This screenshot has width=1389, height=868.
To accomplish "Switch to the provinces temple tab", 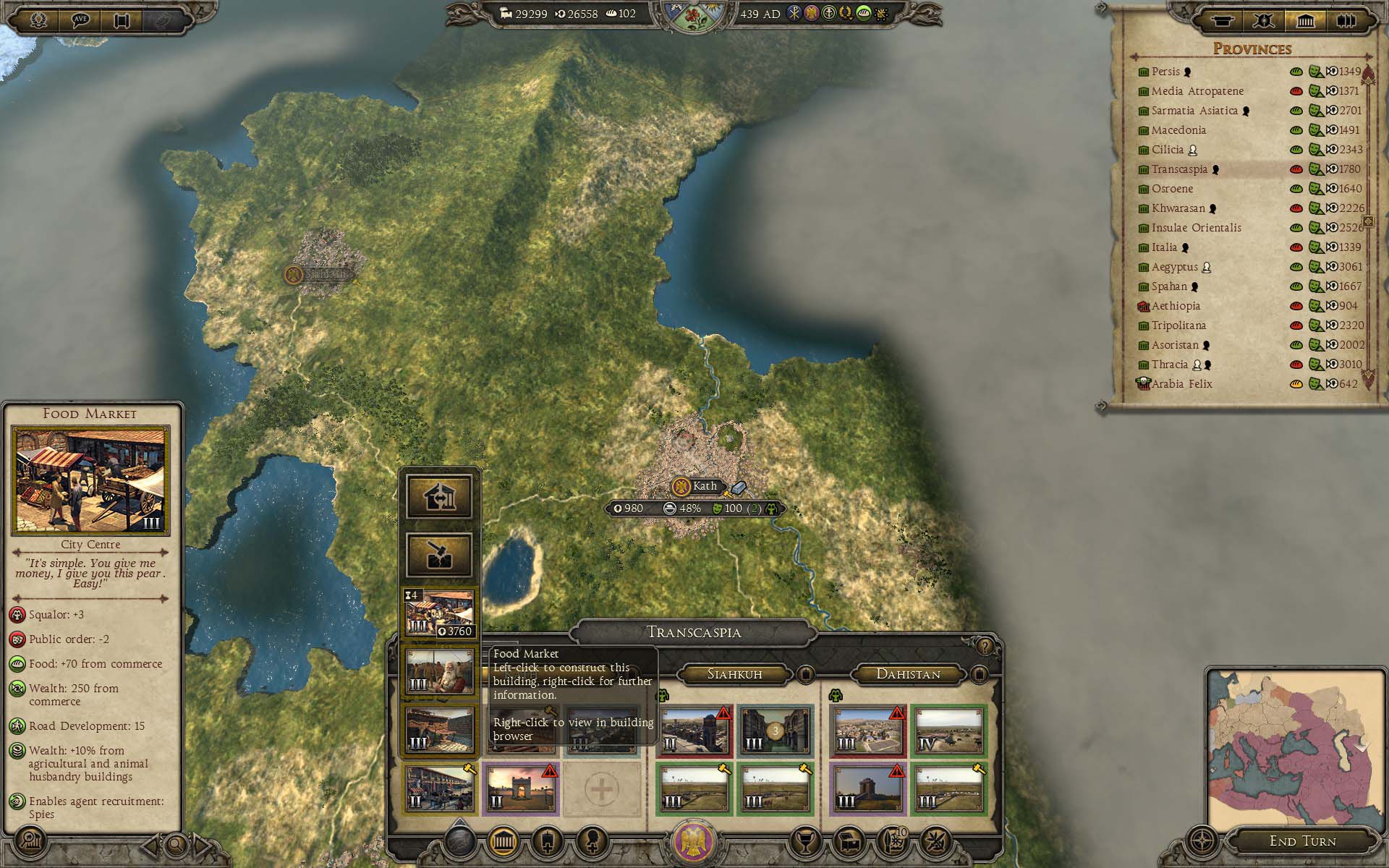I will [x=1304, y=20].
